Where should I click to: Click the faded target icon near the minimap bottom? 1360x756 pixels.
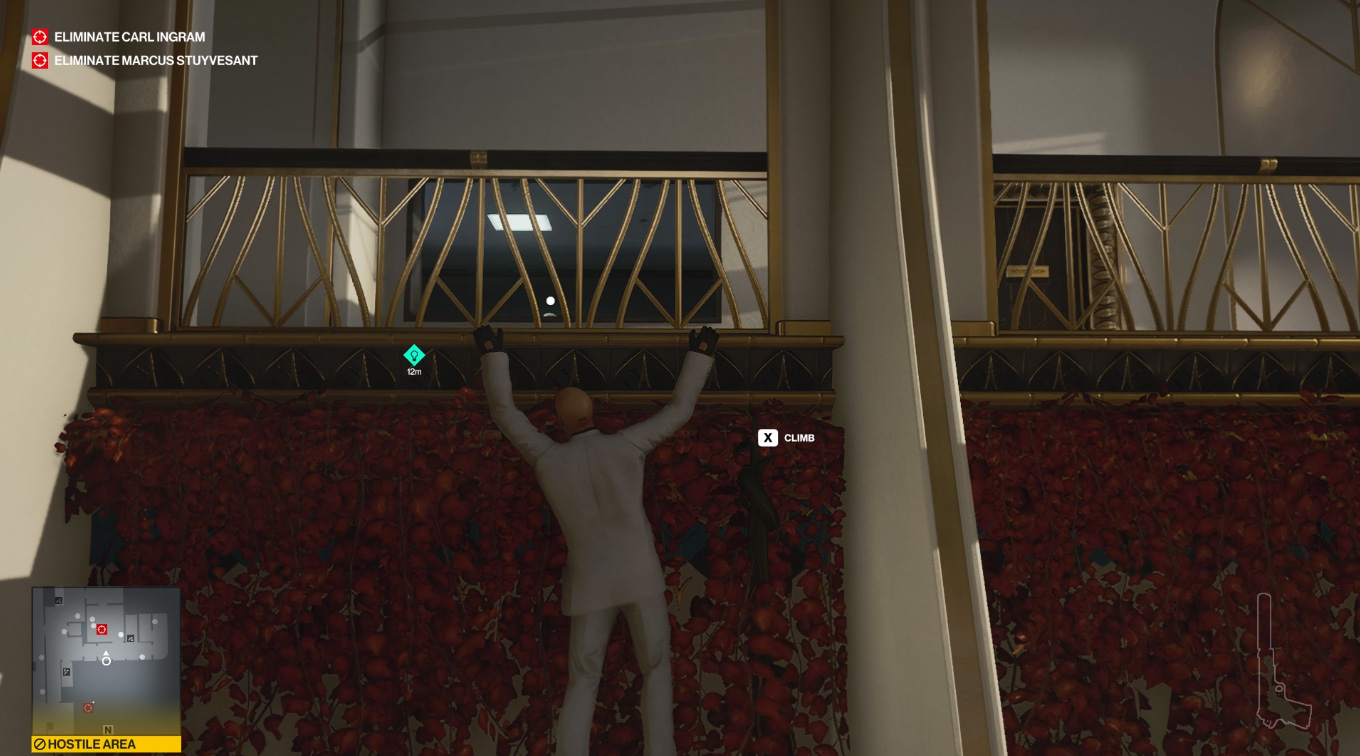tap(87, 707)
